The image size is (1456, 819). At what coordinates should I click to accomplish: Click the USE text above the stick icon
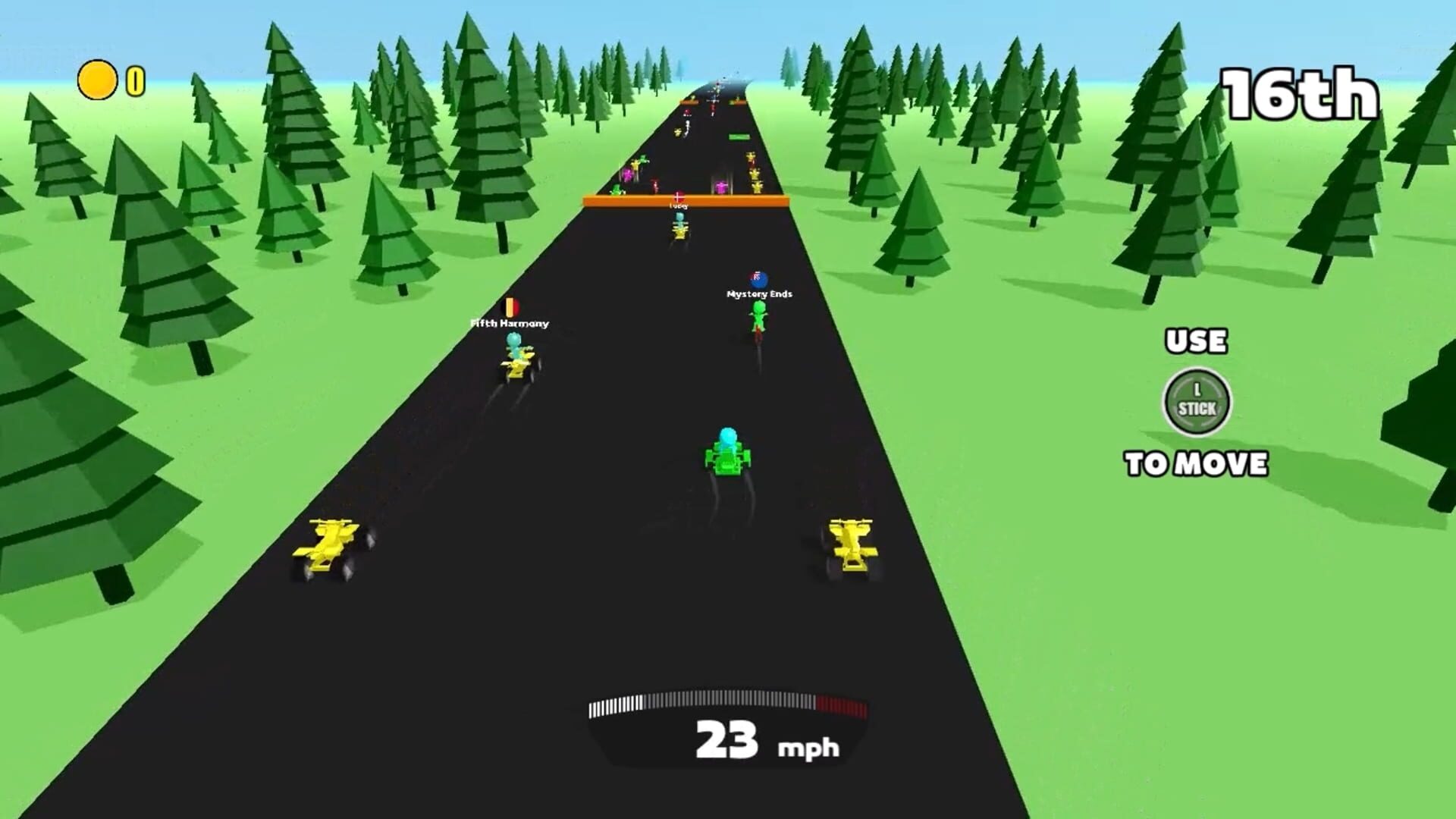pyautogui.click(x=1194, y=342)
